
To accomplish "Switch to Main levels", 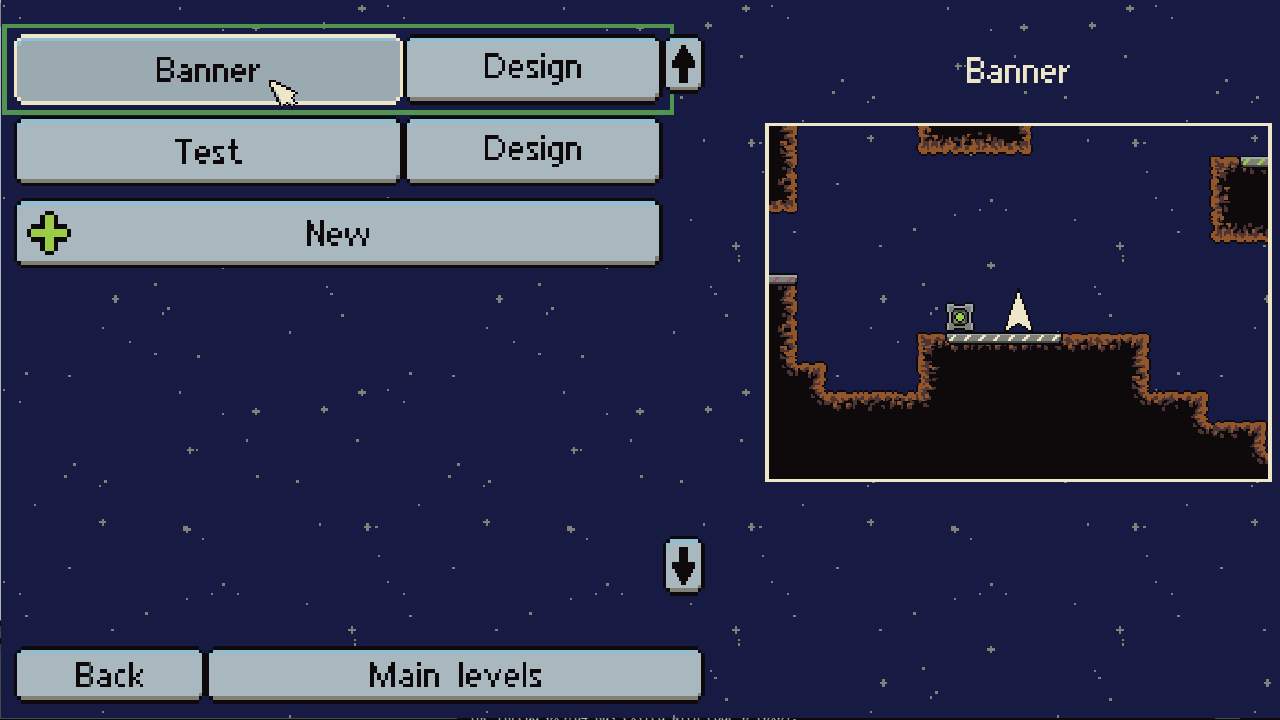I will point(455,675).
